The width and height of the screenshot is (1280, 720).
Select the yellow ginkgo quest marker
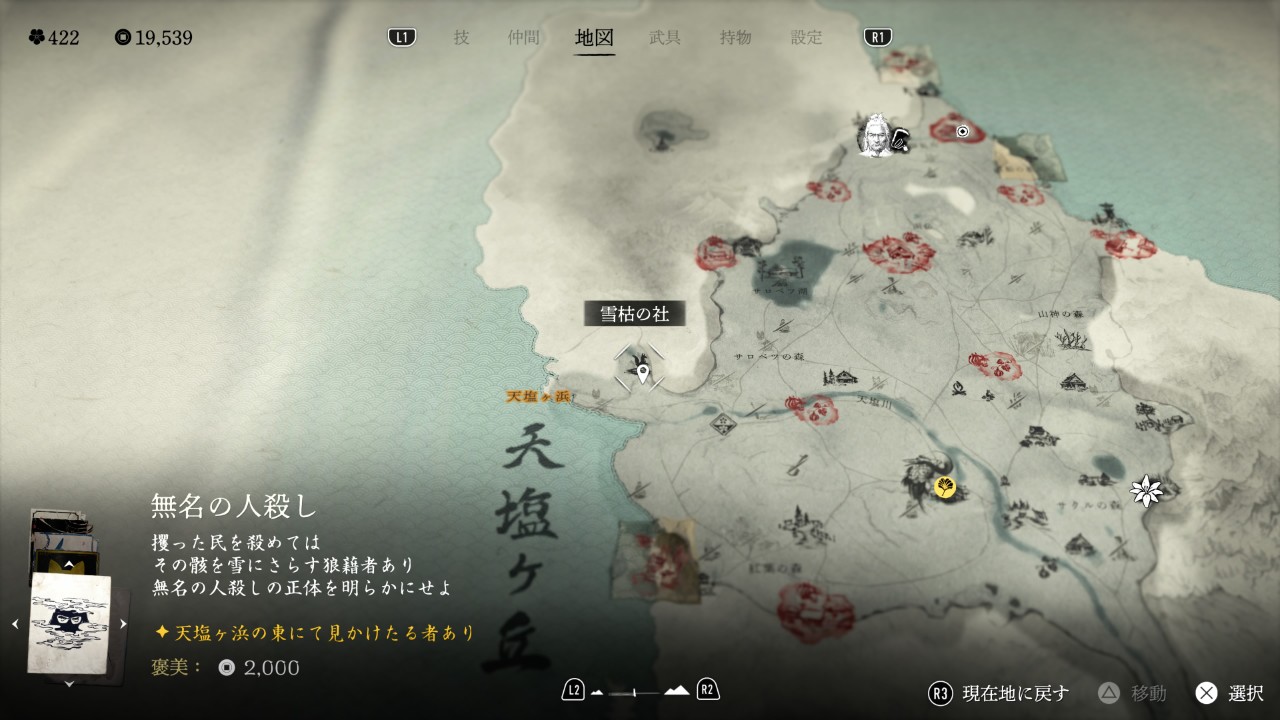945,487
